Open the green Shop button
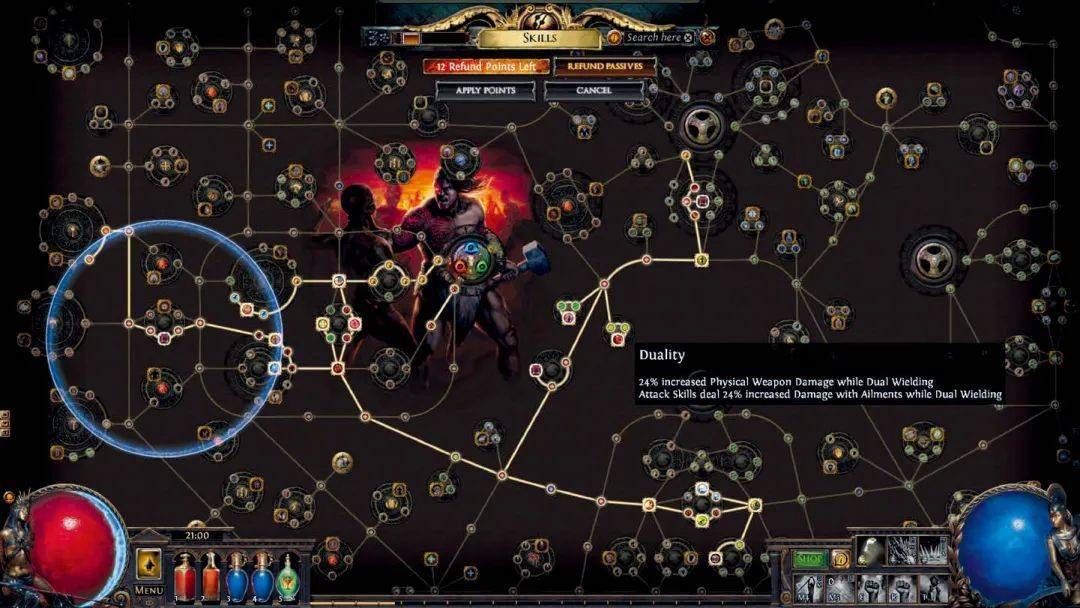The height and width of the screenshot is (608, 1080). pos(809,560)
